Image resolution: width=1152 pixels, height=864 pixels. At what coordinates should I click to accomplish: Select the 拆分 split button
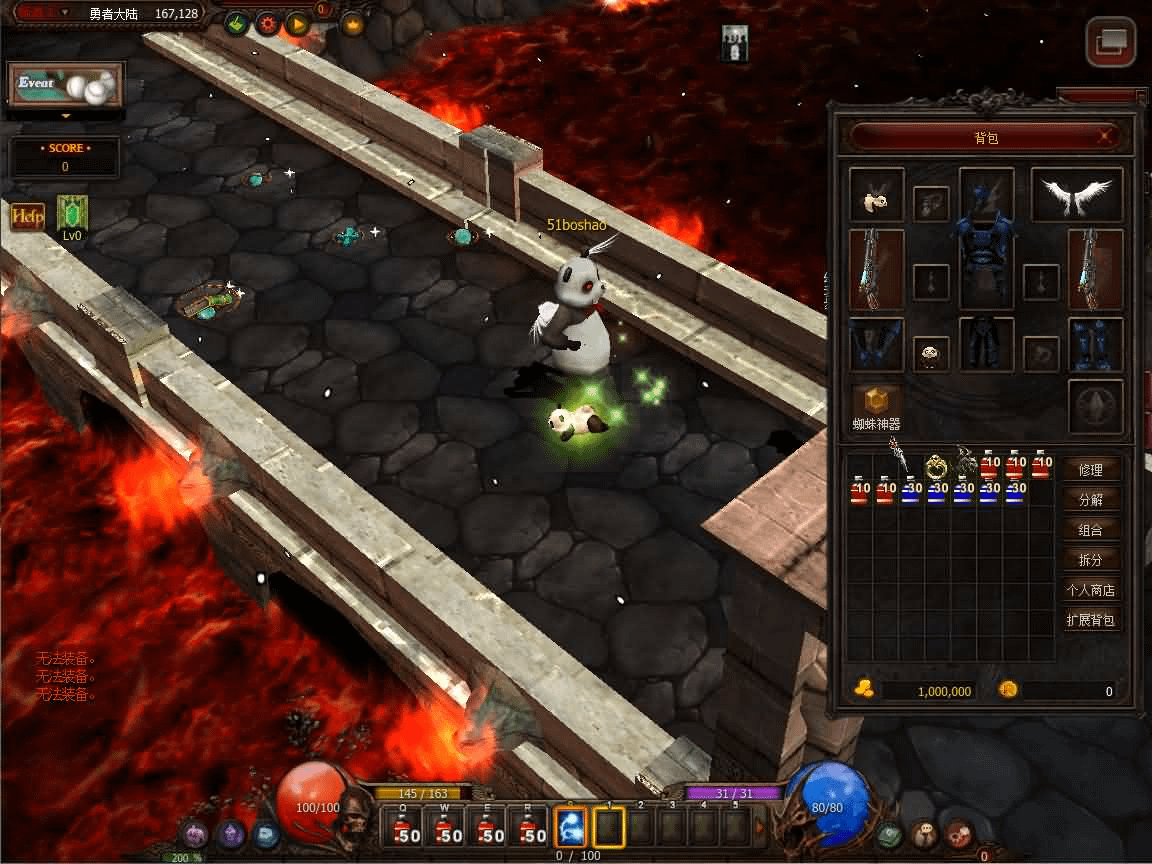click(1090, 560)
